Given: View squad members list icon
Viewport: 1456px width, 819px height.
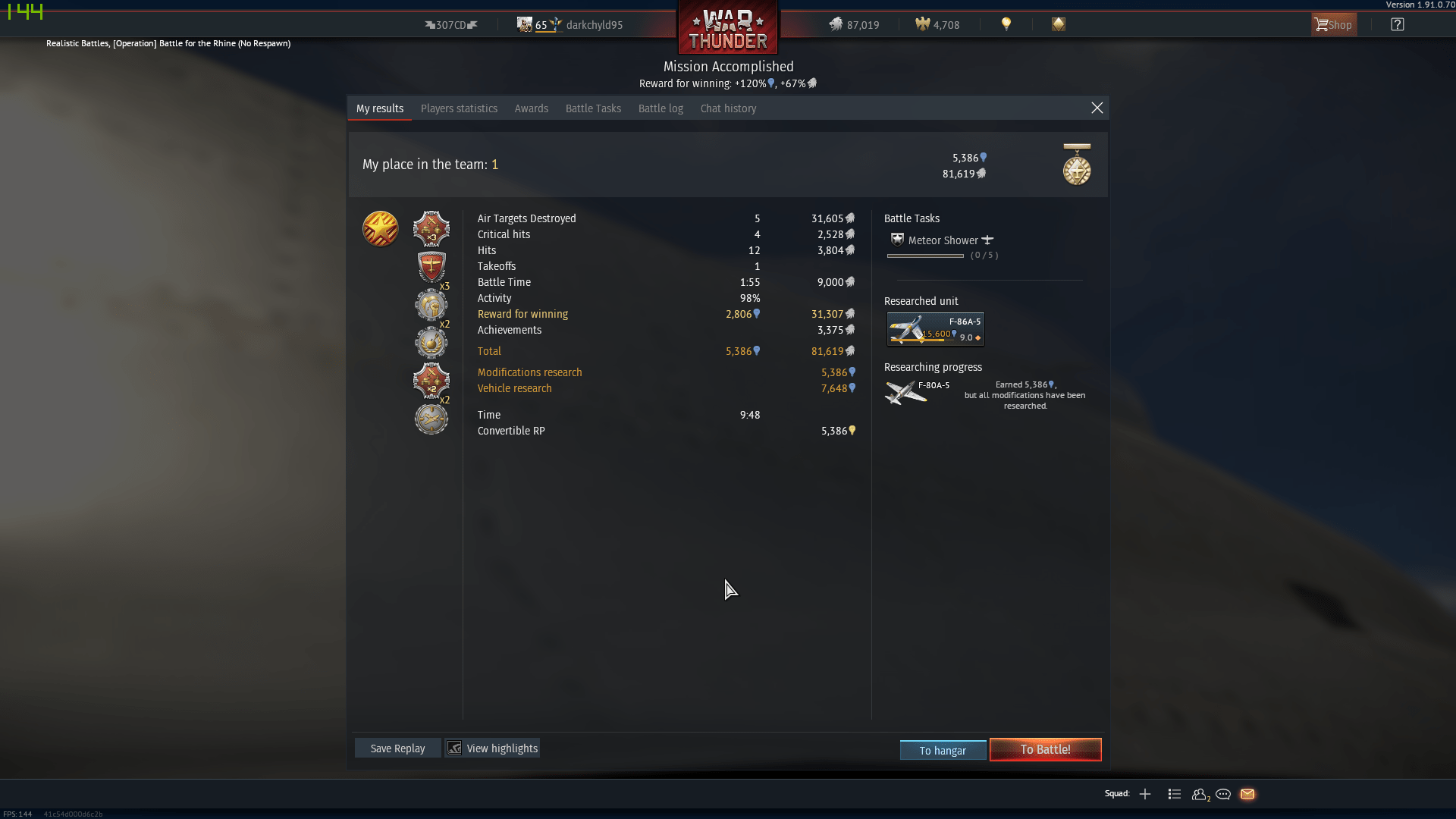Looking at the screenshot, I should (x=1200, y=795).
